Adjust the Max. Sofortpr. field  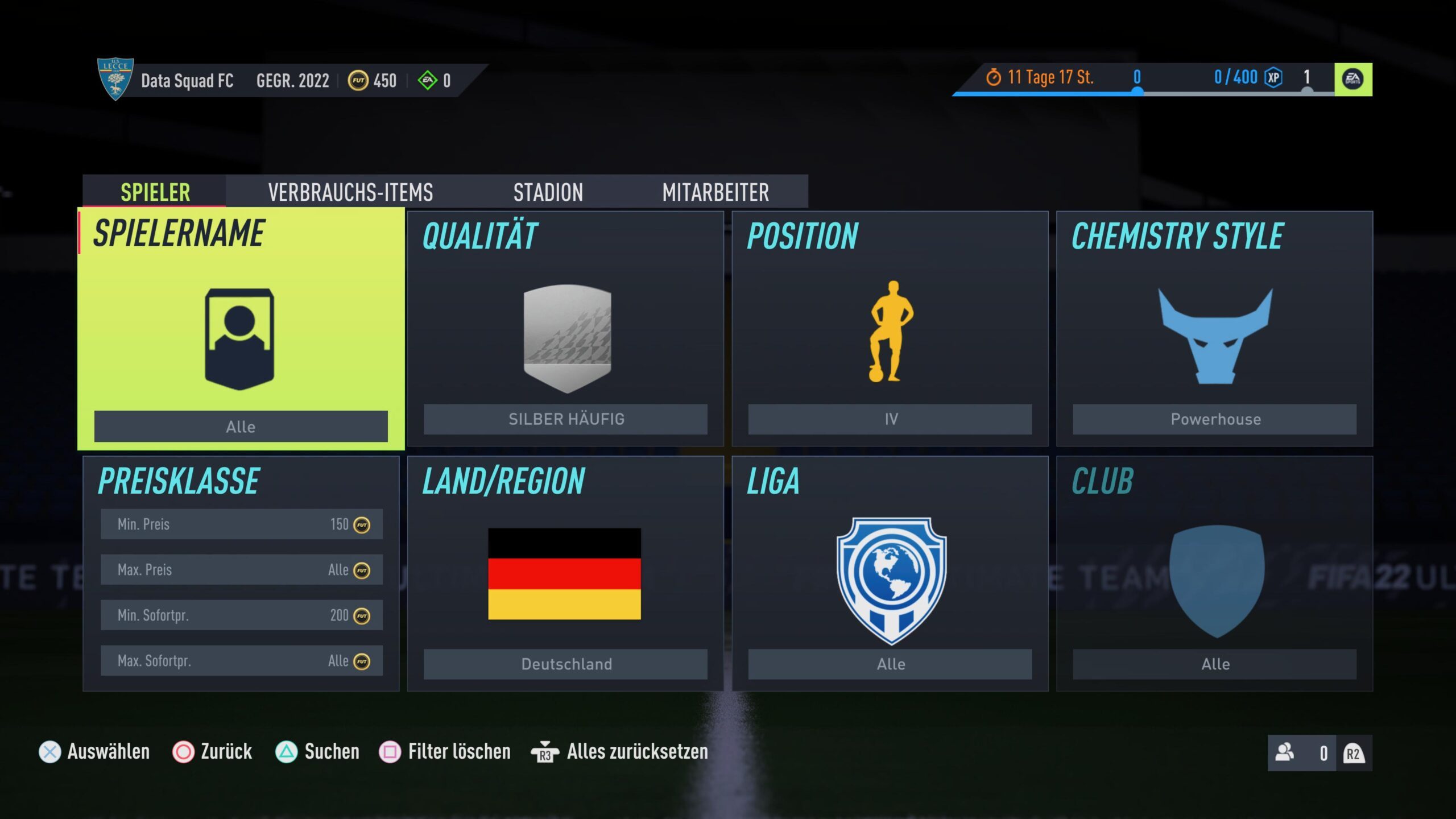(x=241, y=660)
